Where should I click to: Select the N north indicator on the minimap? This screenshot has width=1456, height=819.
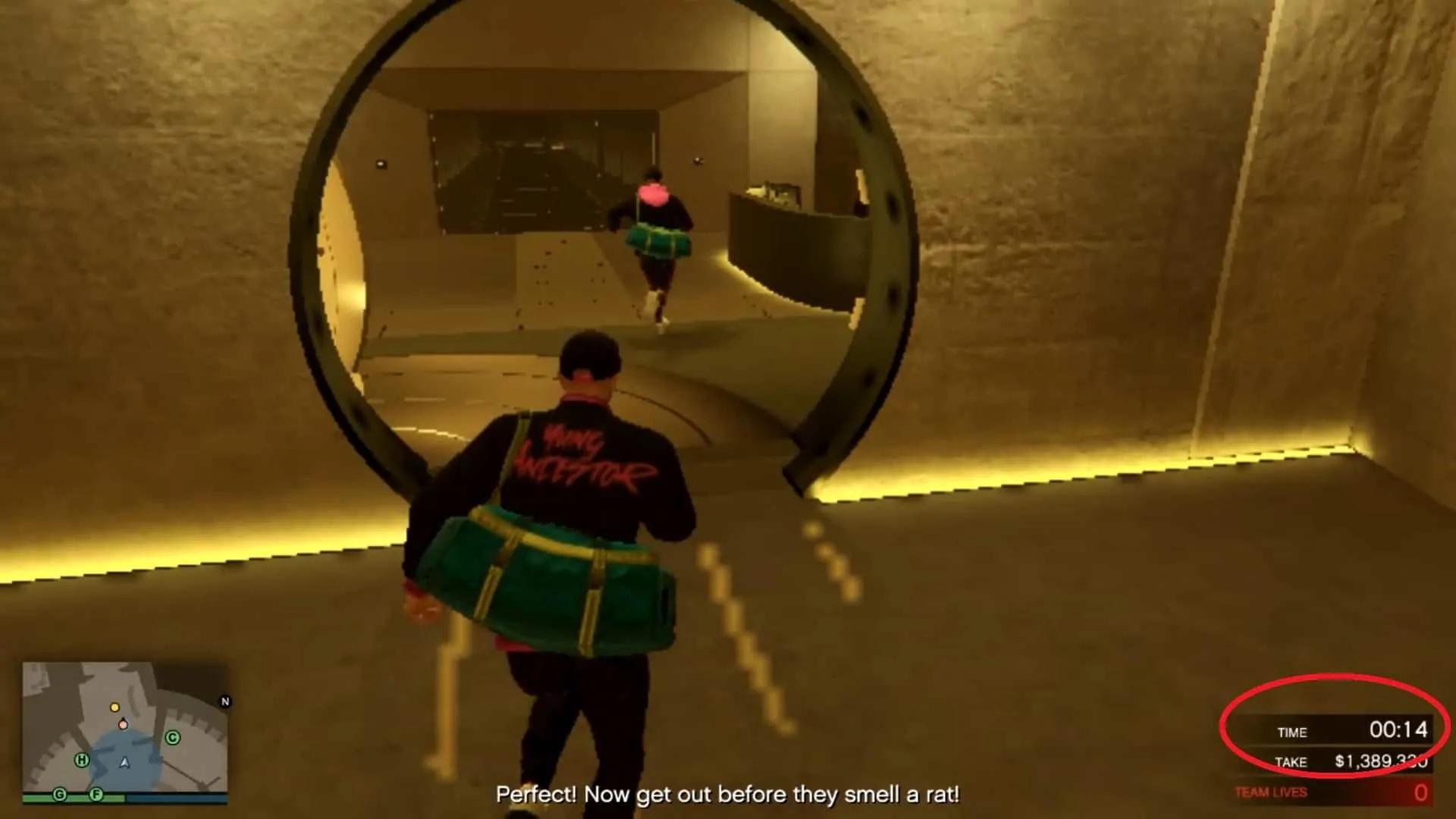(x=224, y=701)
